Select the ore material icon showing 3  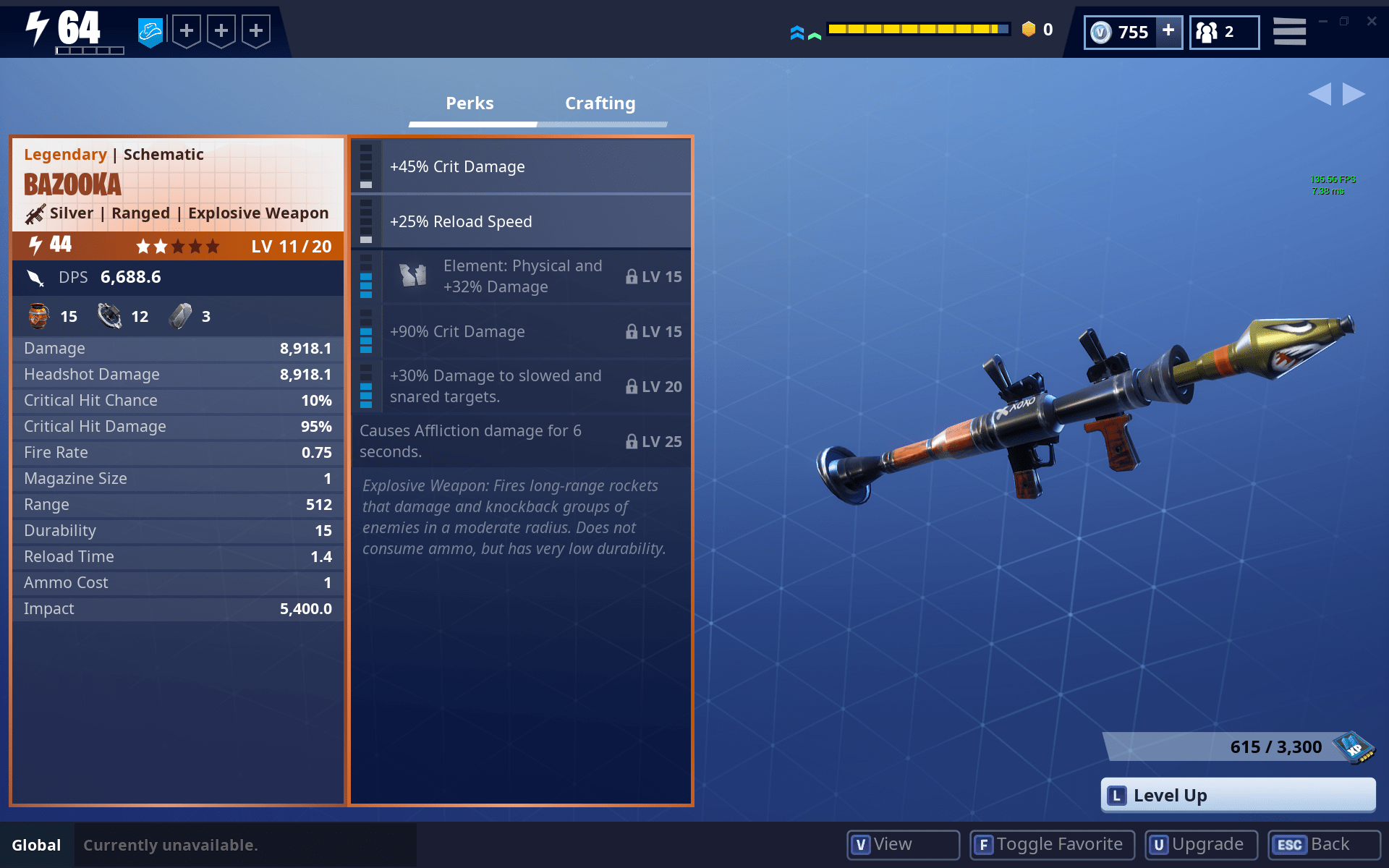coord(181,316)
